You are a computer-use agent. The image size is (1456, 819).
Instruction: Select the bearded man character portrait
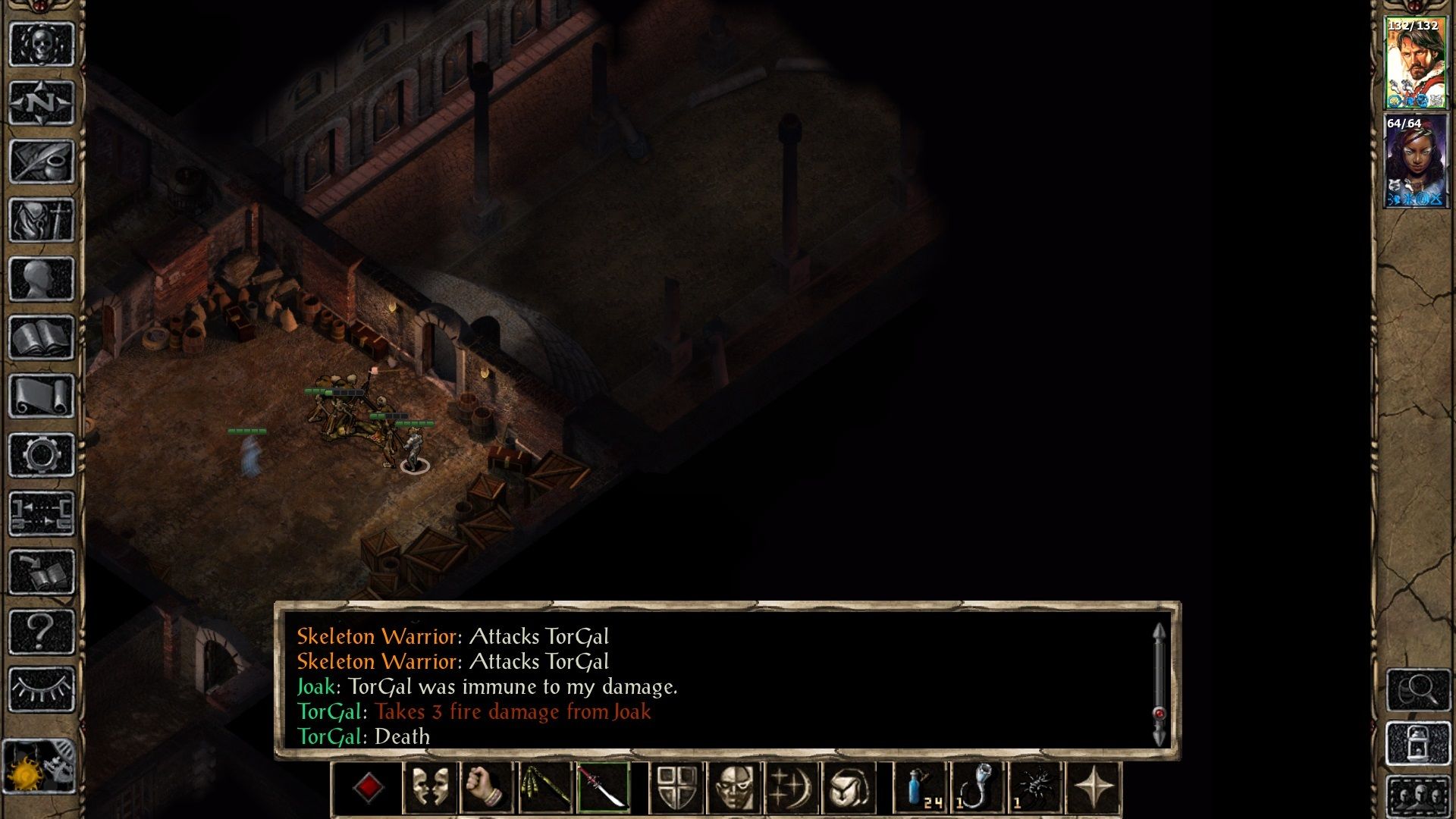coord(1415,64)
